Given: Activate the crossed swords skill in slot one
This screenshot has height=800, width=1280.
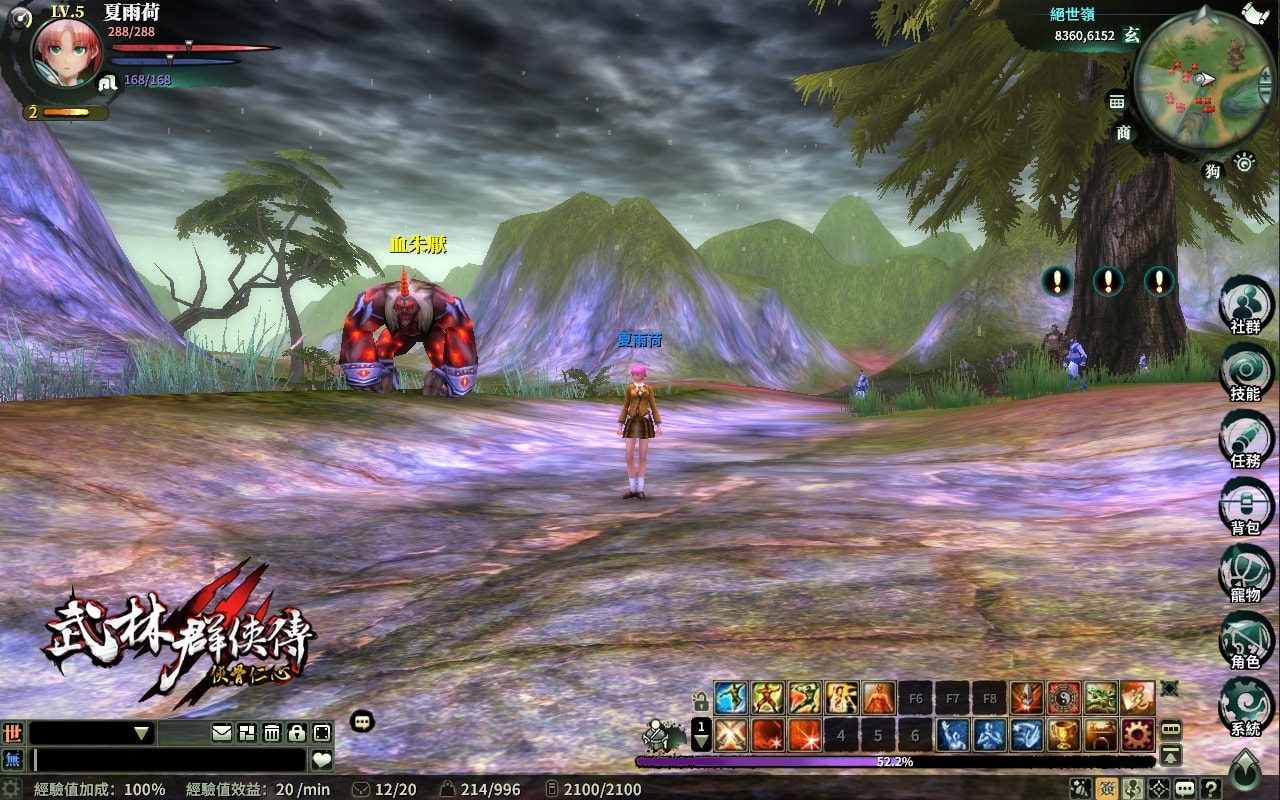Looking at the screenshot, I should coord(731,735).
